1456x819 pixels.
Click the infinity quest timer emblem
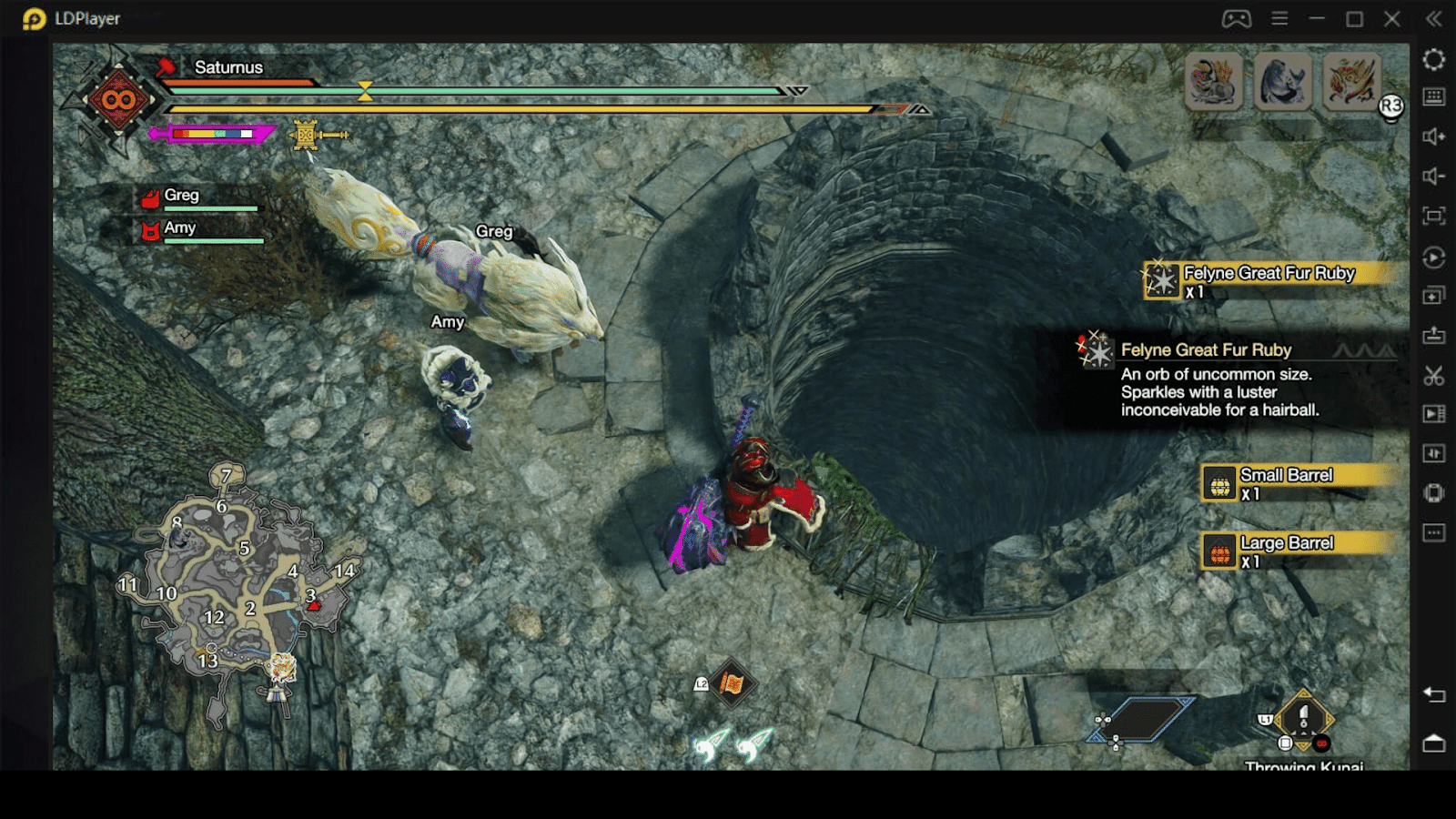118,100
